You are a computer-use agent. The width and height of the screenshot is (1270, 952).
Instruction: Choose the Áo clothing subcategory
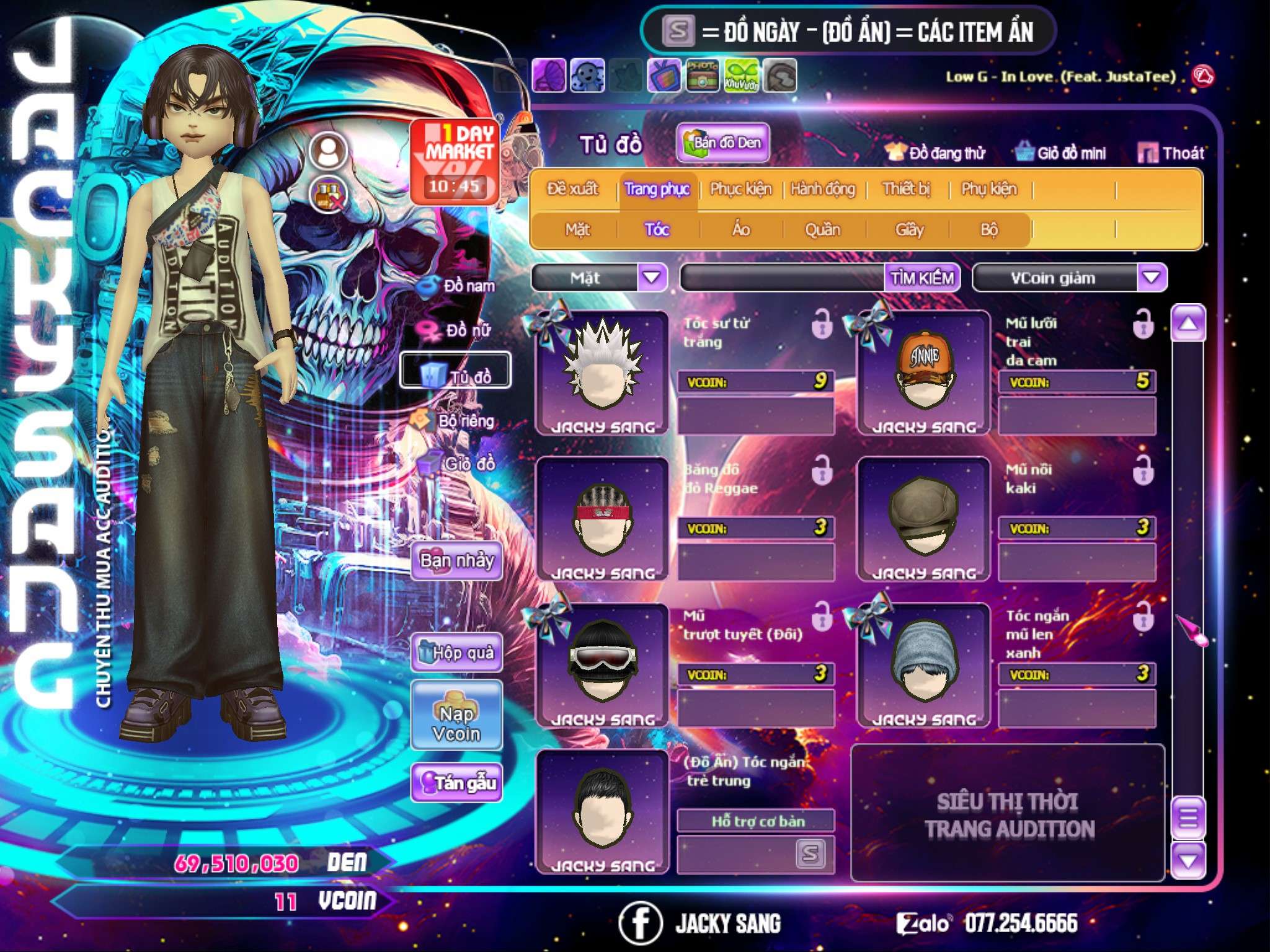point(740,230)
